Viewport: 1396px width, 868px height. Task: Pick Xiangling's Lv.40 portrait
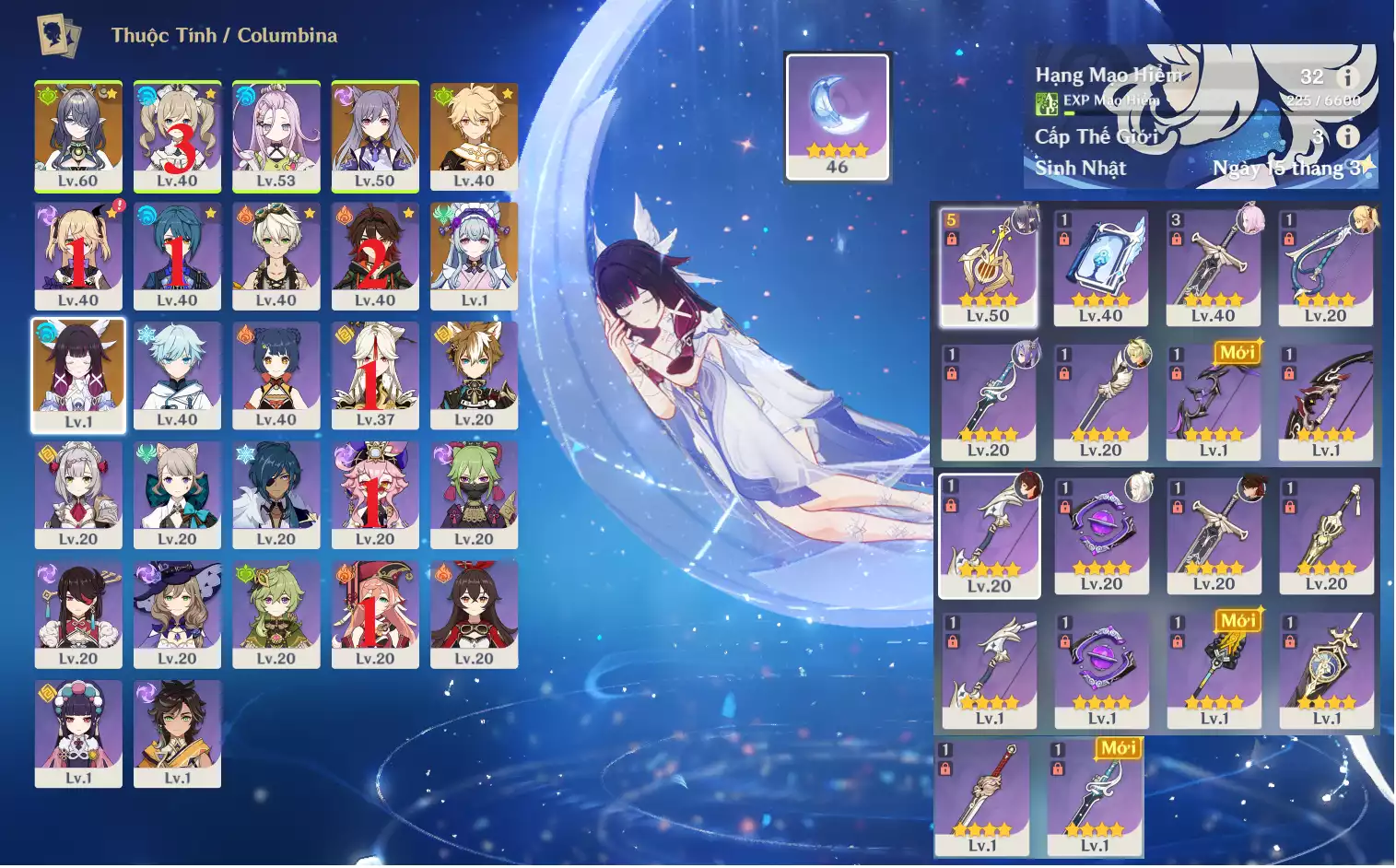pos(276,375)
